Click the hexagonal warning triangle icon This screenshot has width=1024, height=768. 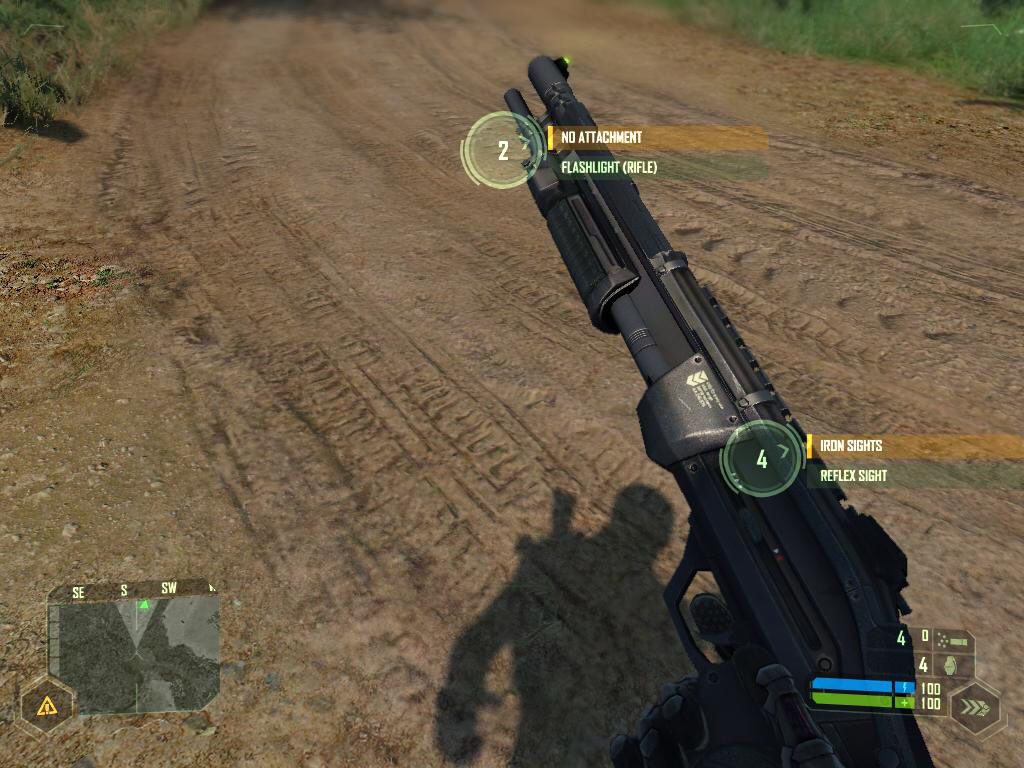coord(46,707)
